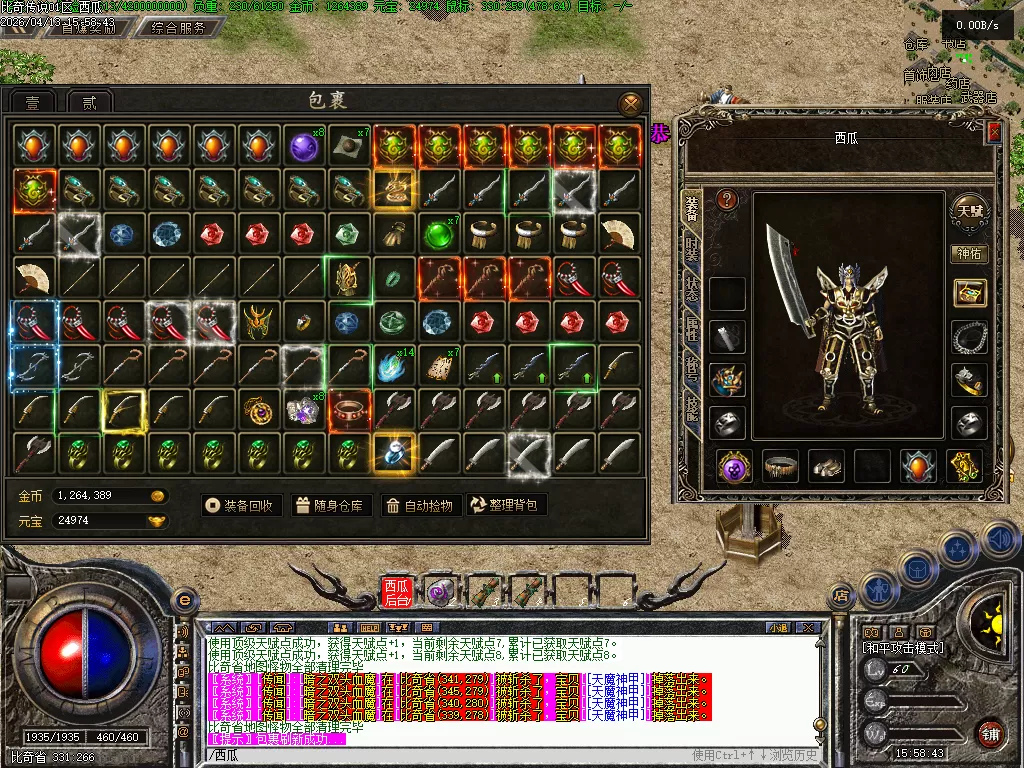Click the red question mark help icon
1024x768 pixels.
[x=728, y=200]
